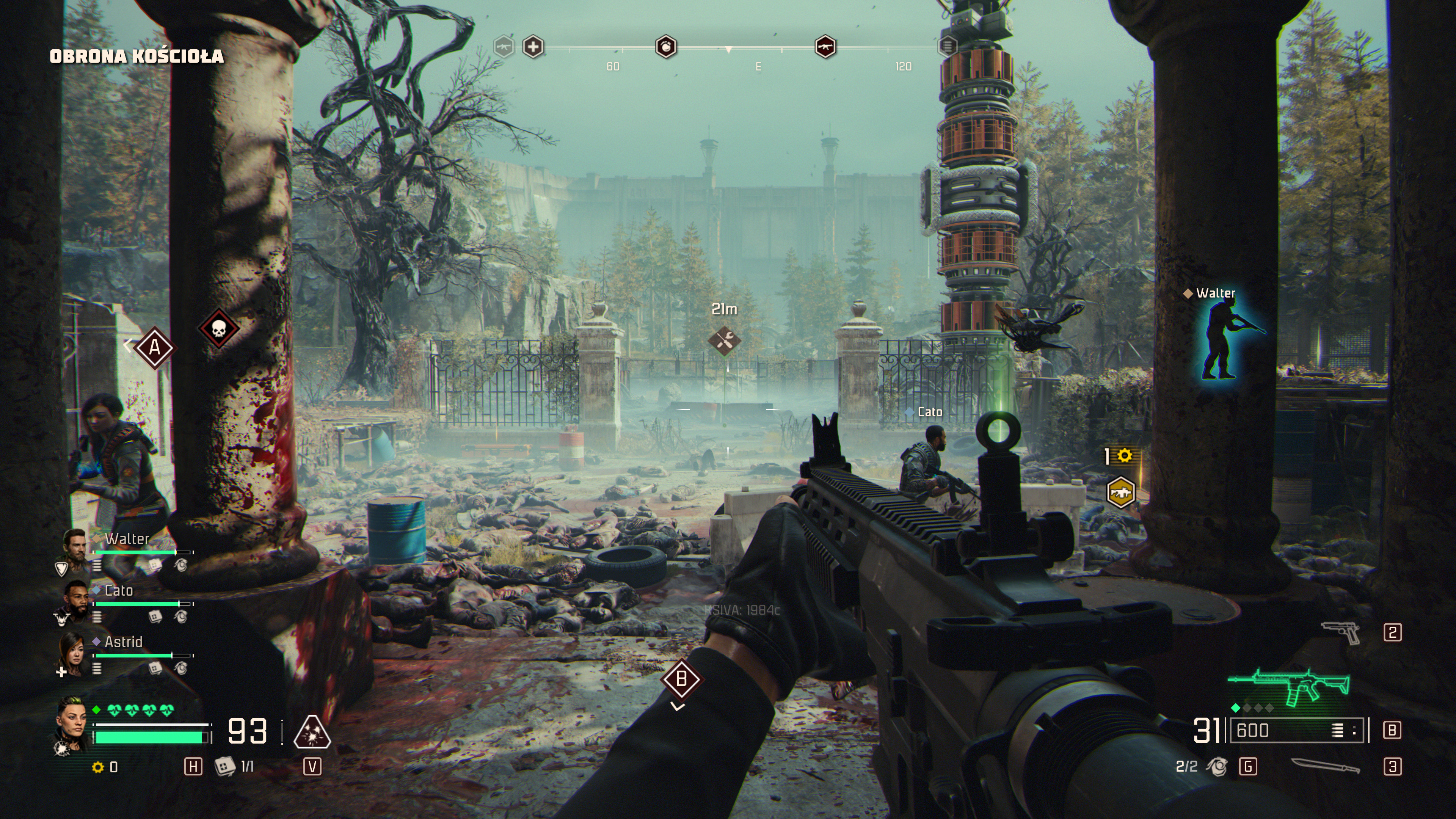Click the gold hexagon weapon pickup icon
The image size is (1456, 819).
1120,492
